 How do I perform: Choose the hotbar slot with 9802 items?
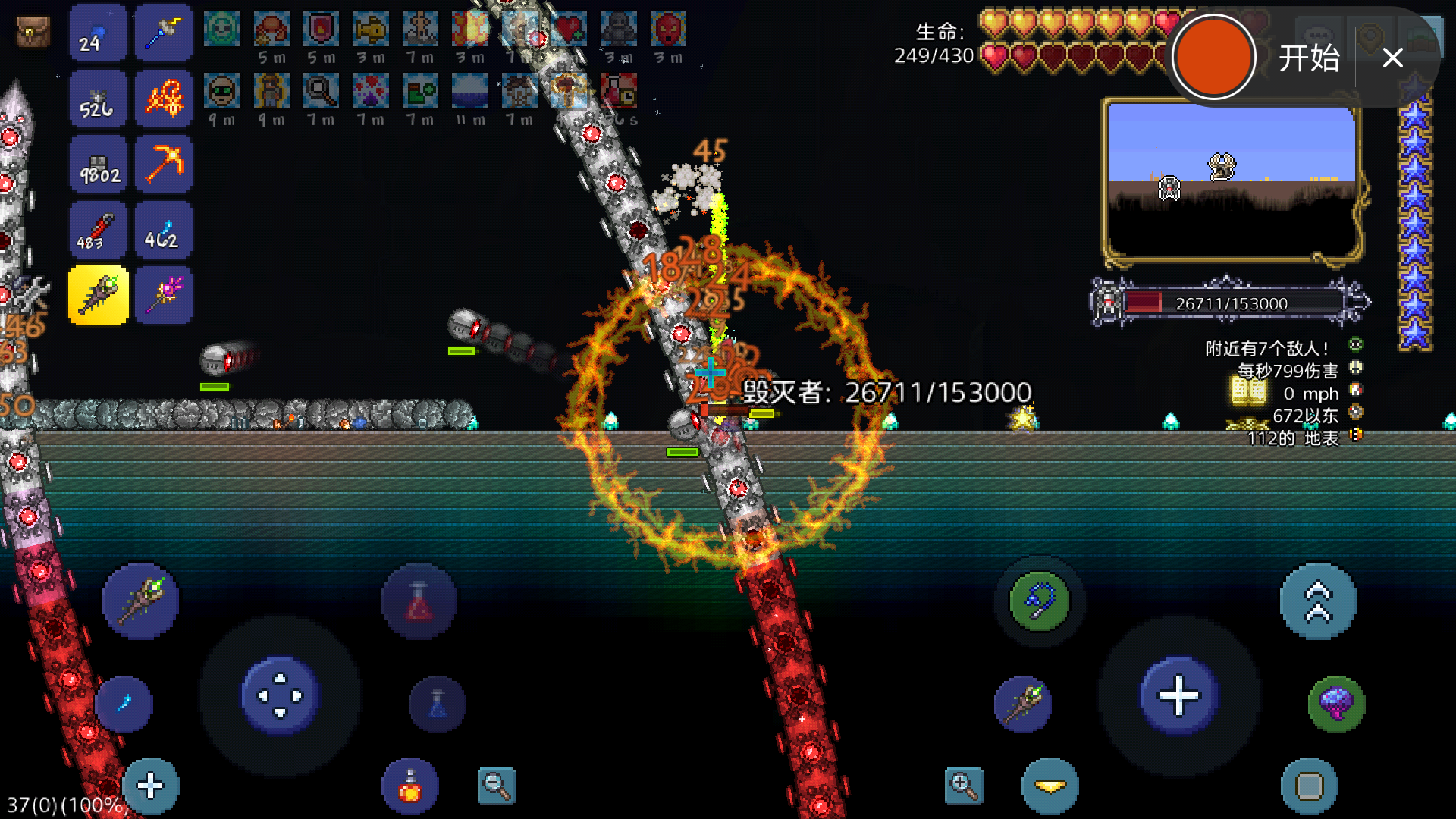click(99, 165)
